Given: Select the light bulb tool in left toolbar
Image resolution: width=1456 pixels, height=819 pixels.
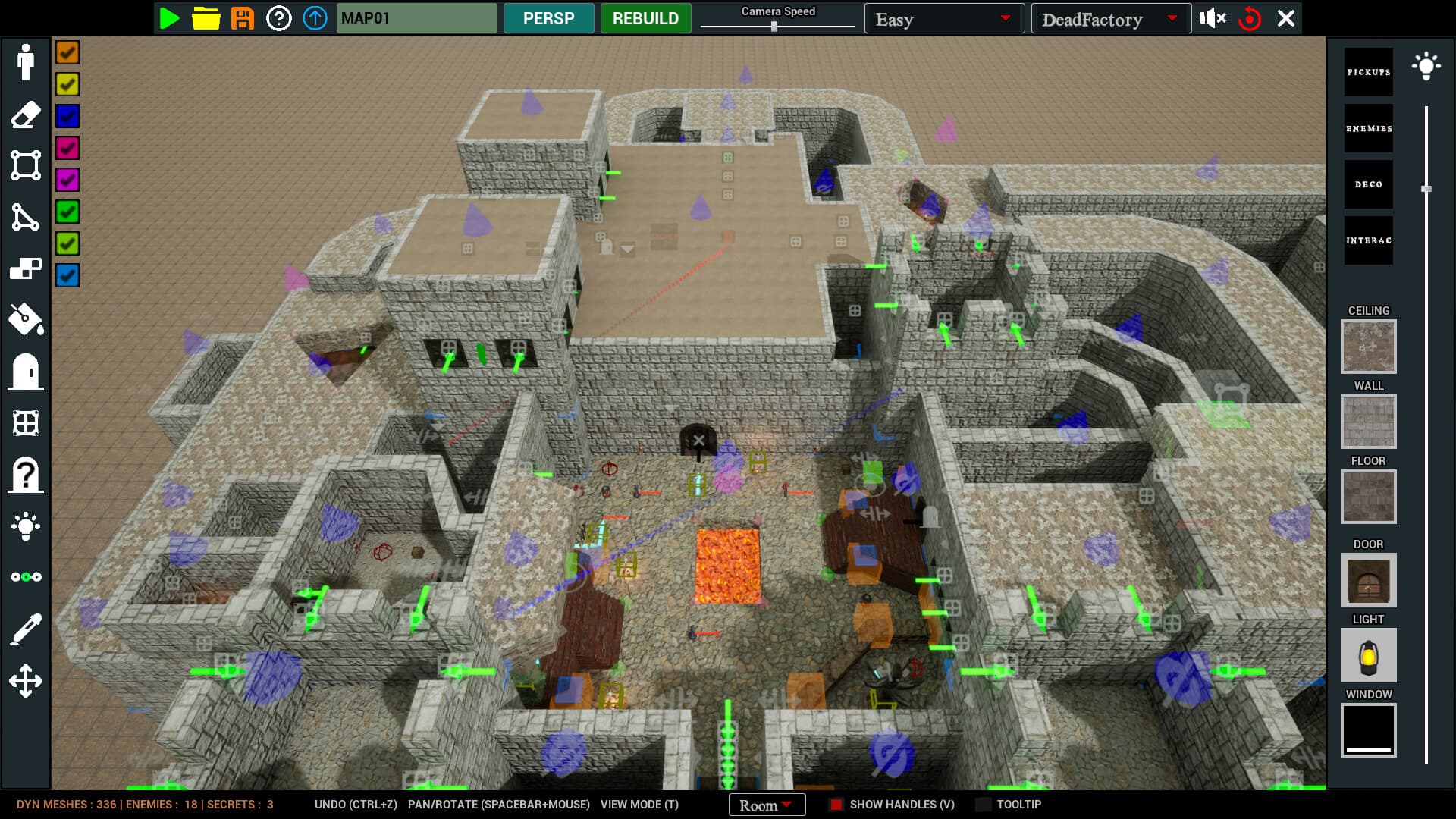Looking at the screenshot, I should (x=27, y=526).
